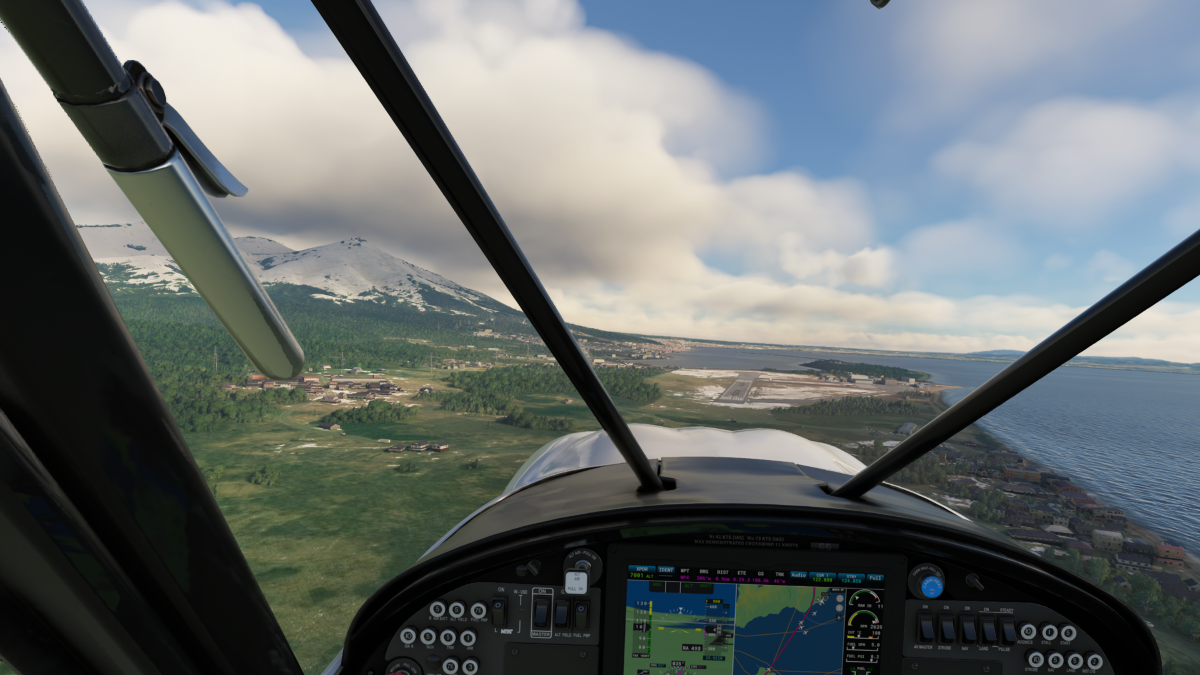
Task: Tap the Full button on the display
Action: [875, 576]
